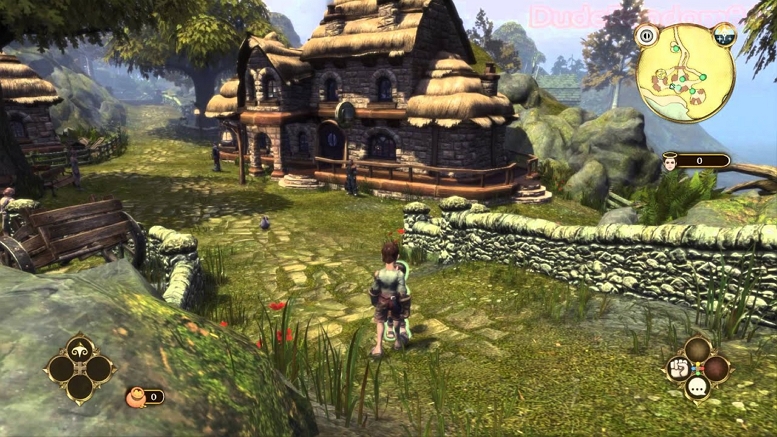Open the circular village minimap
This screenshot has height=437, width=777.
tap(687, 72)
